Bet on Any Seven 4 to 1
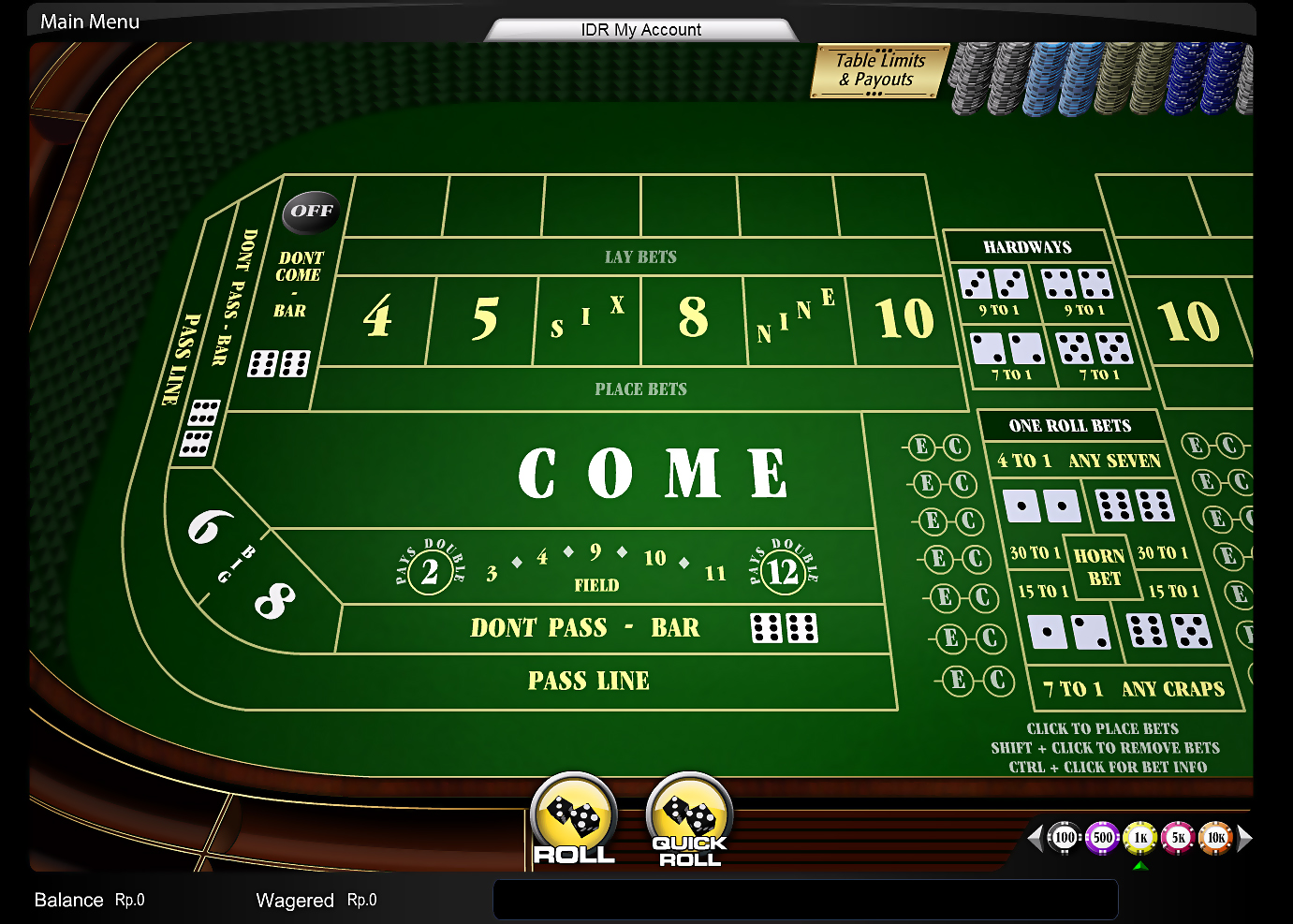The width and height of the screenshot is (1293, 924). pyautogui.click(x=1078, y=461)
